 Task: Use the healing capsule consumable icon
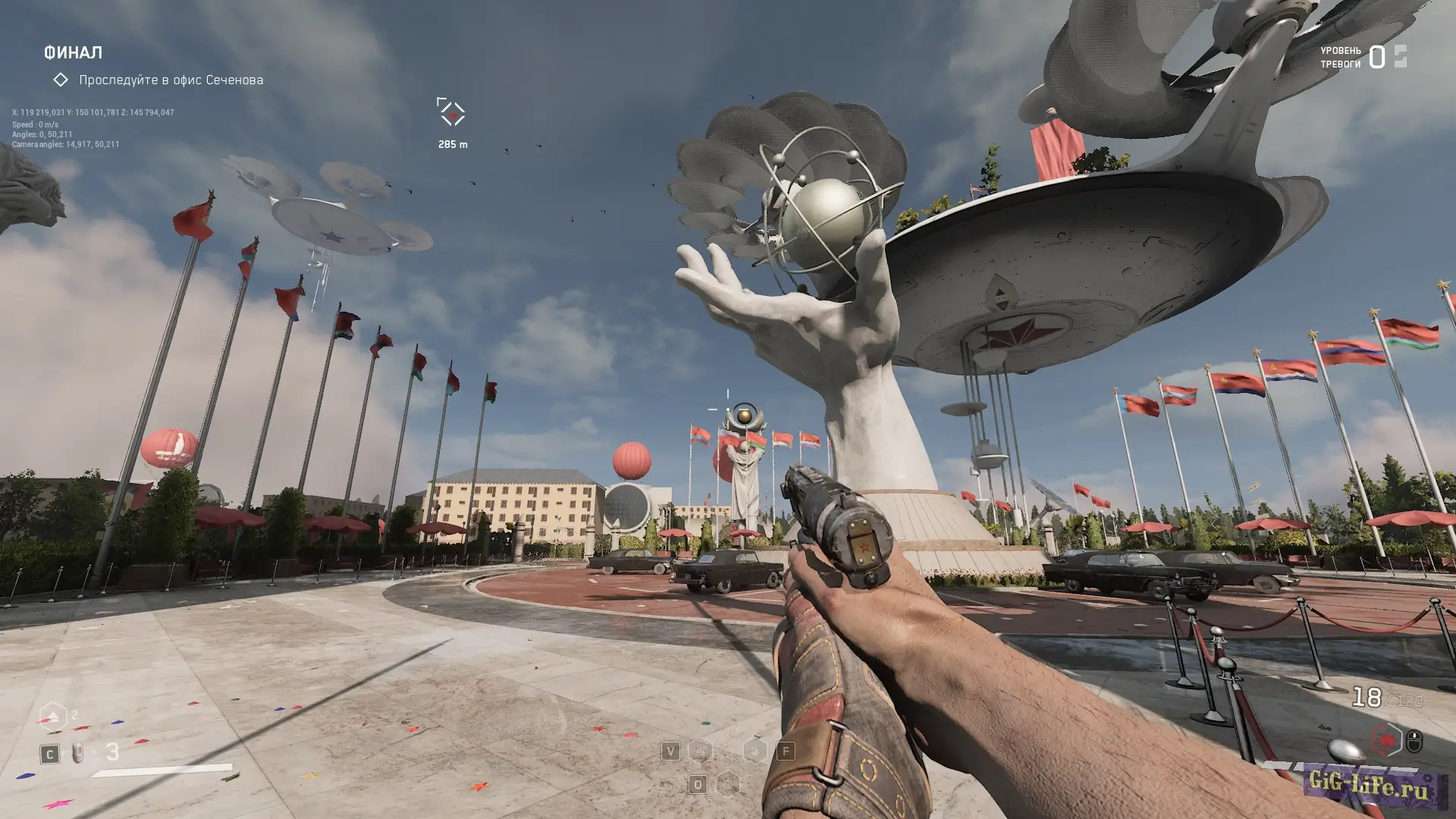pyautogui.click(x=77, y=753)
